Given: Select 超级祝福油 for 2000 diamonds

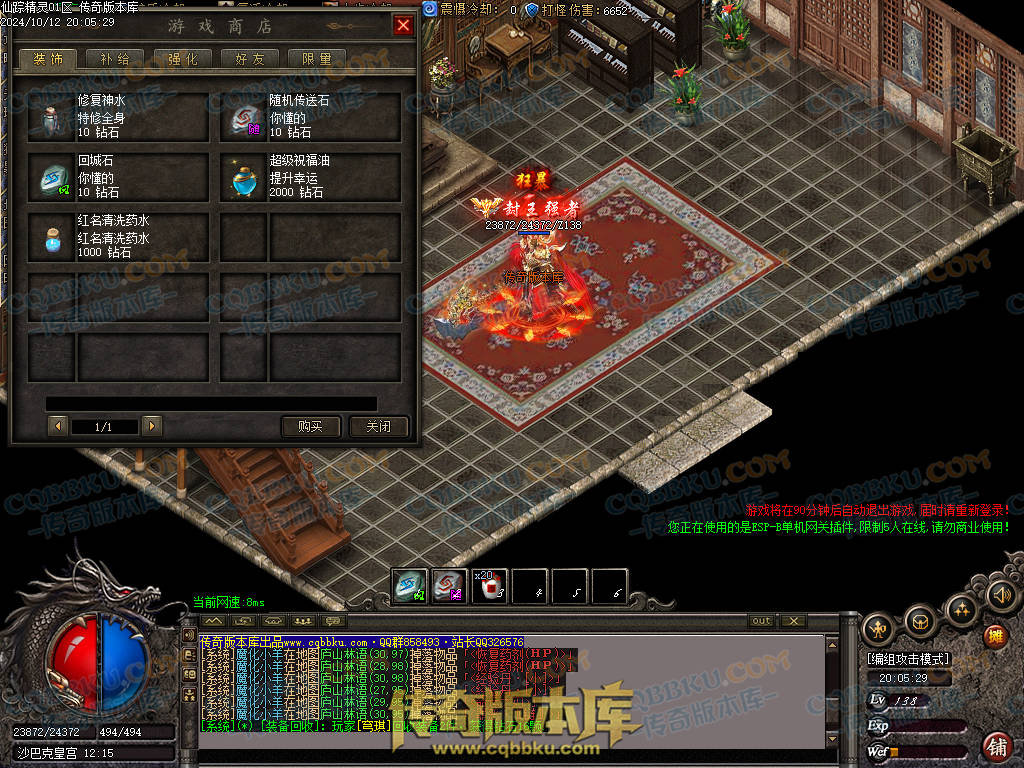Looking at the screenshot, I should tap(310, 177).
